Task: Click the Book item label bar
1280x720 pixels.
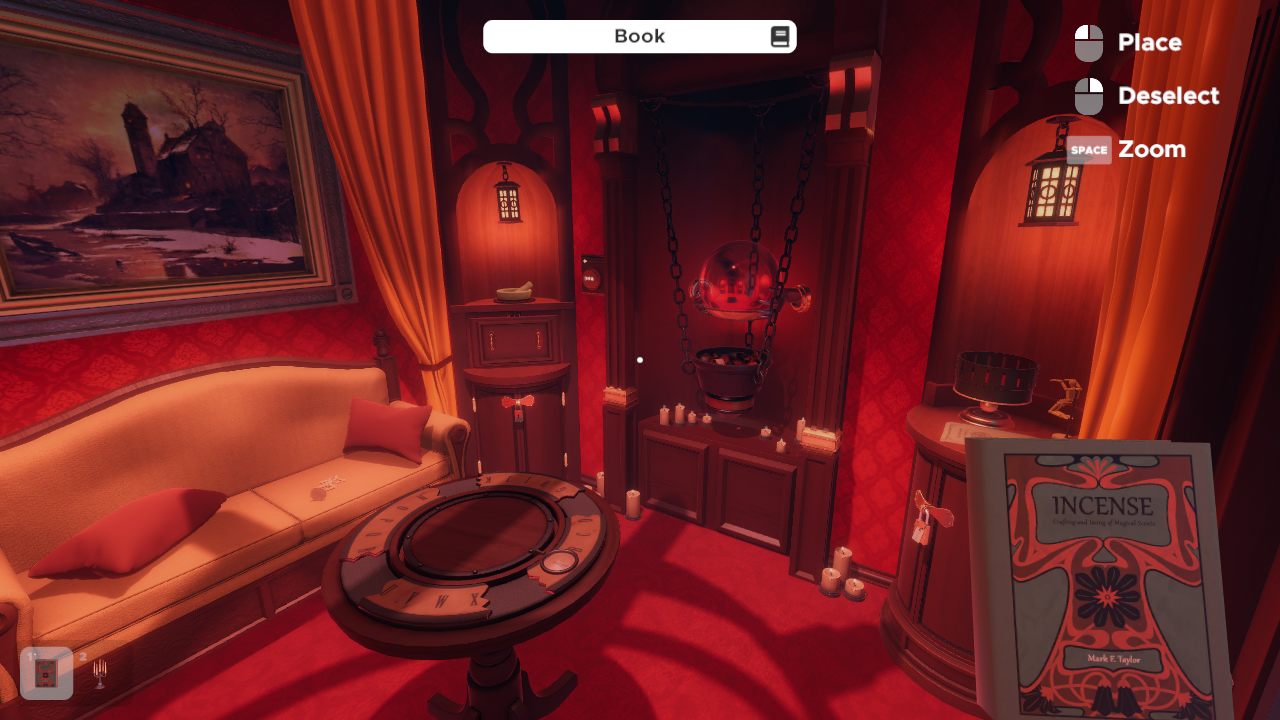Action: (x=639, y=37)
